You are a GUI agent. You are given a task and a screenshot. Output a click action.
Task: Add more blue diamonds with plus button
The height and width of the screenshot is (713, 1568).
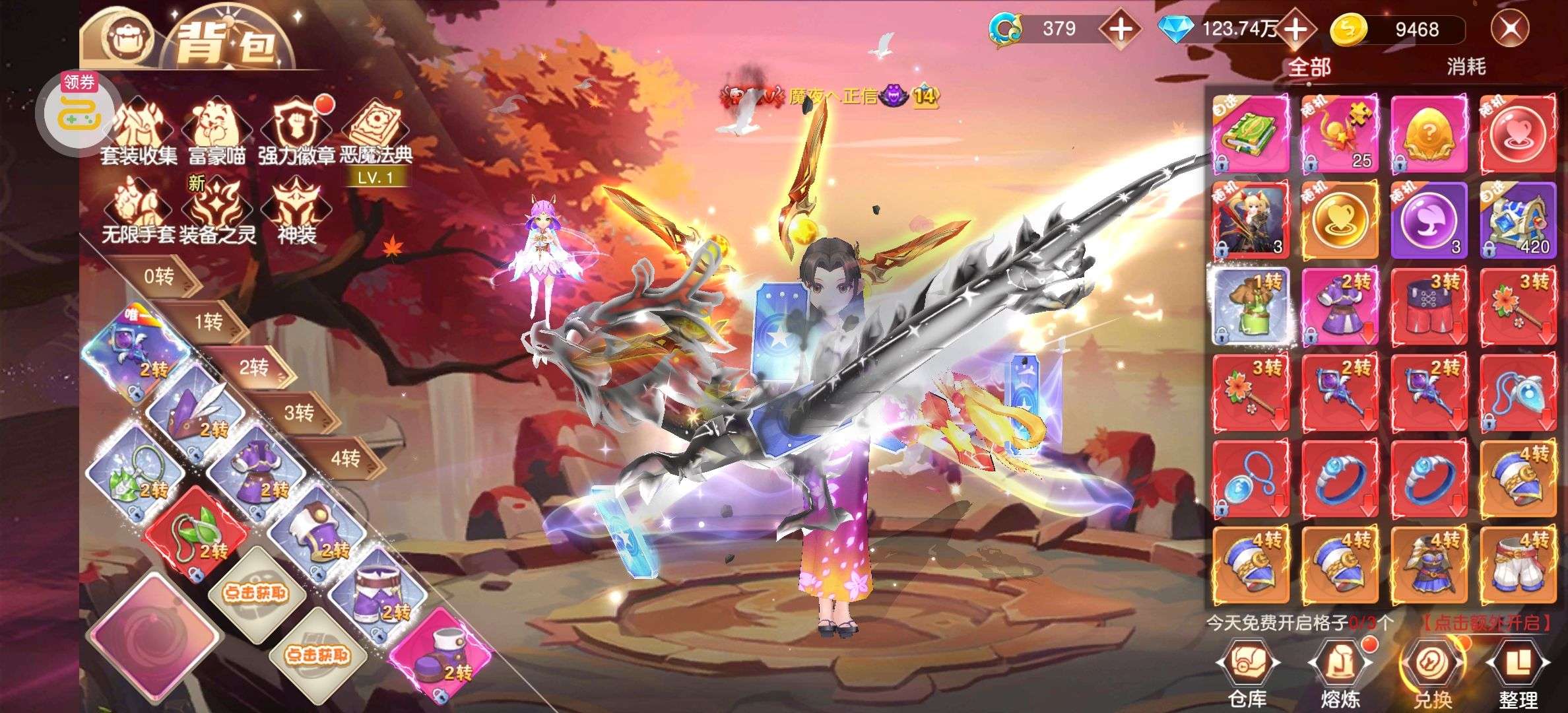pos(1296,30)
